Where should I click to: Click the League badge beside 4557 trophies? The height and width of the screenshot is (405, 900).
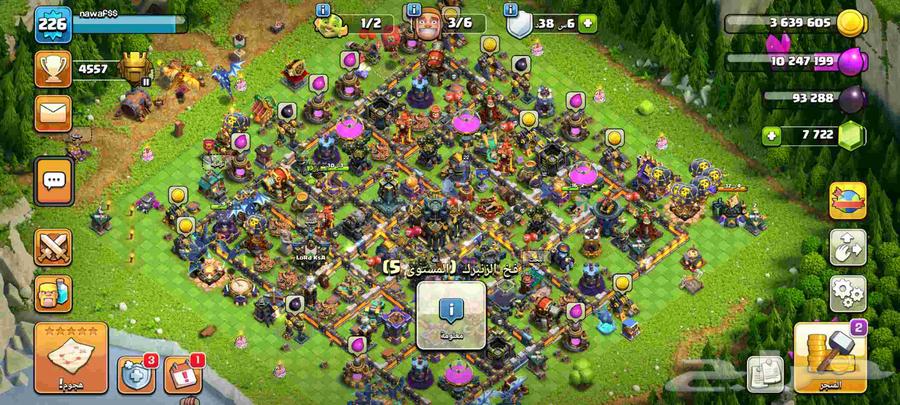coord(134,68)
